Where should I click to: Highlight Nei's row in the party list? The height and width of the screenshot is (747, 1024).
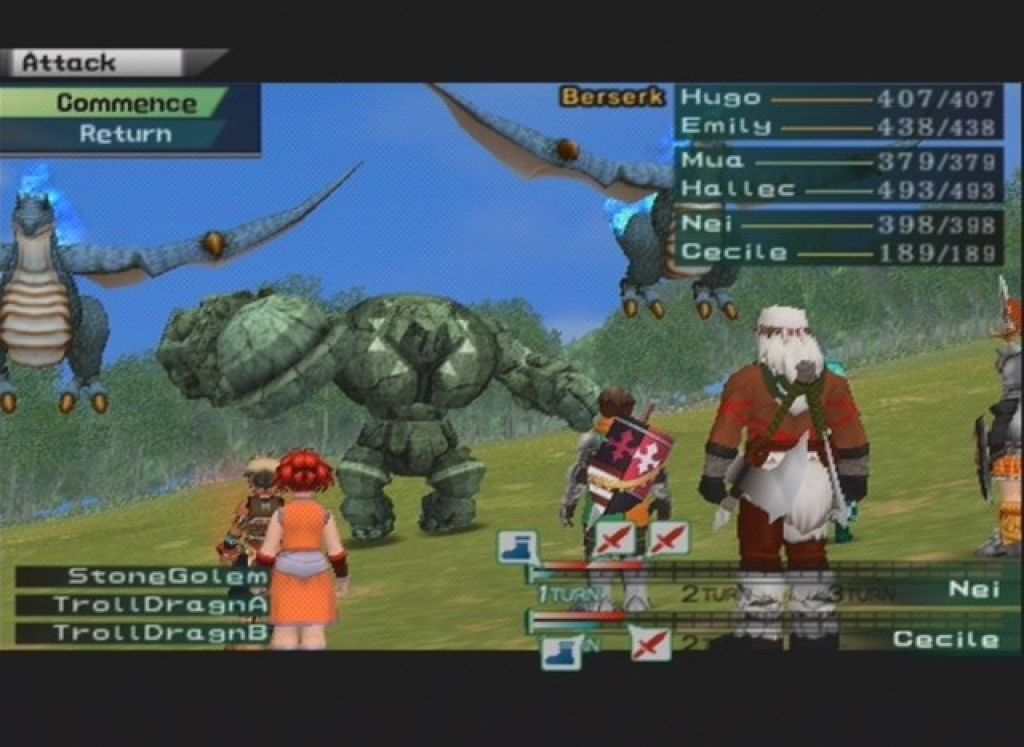tap(838, 224)
